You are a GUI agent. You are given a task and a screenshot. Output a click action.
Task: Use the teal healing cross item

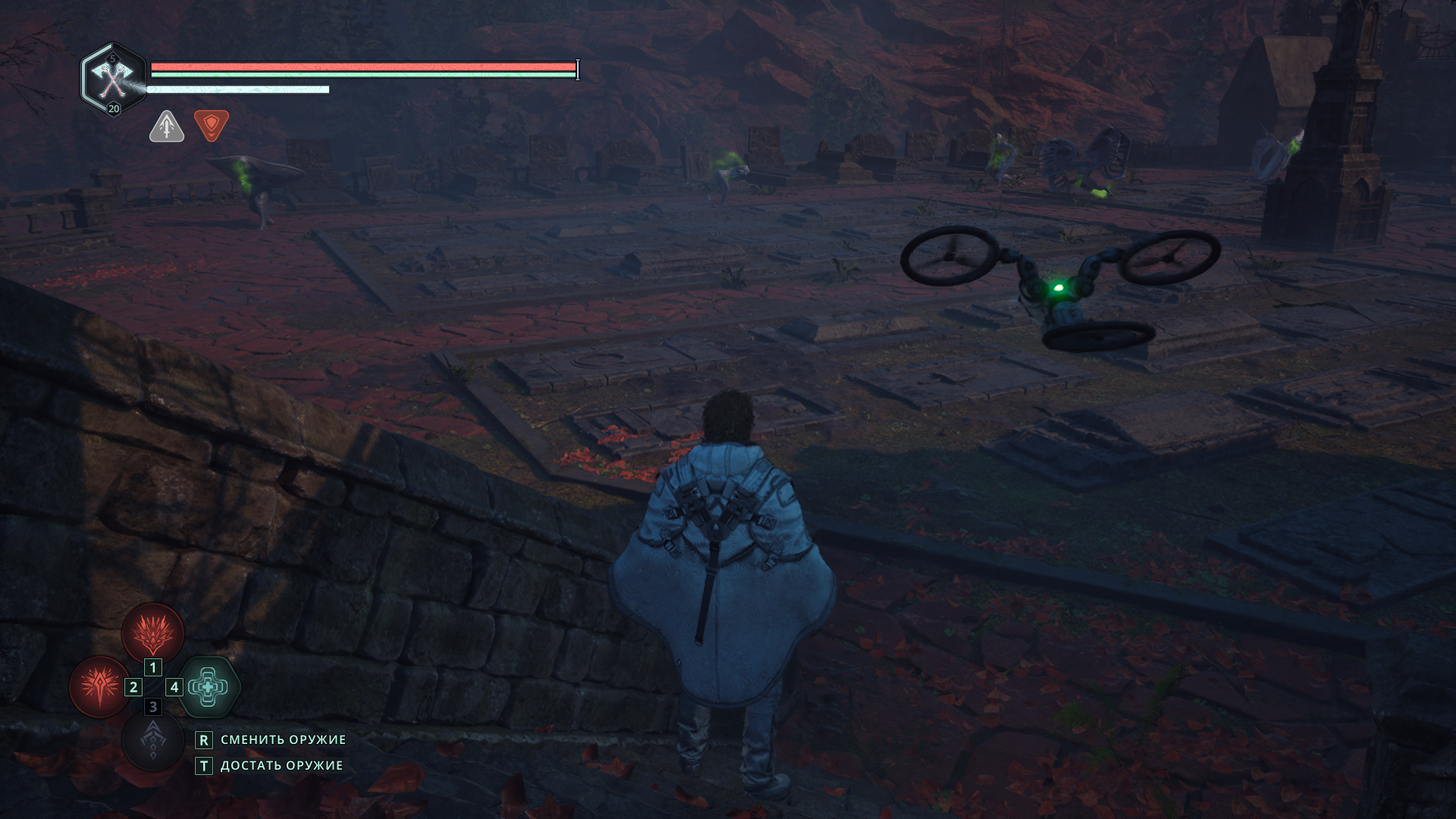pos(208,686)
